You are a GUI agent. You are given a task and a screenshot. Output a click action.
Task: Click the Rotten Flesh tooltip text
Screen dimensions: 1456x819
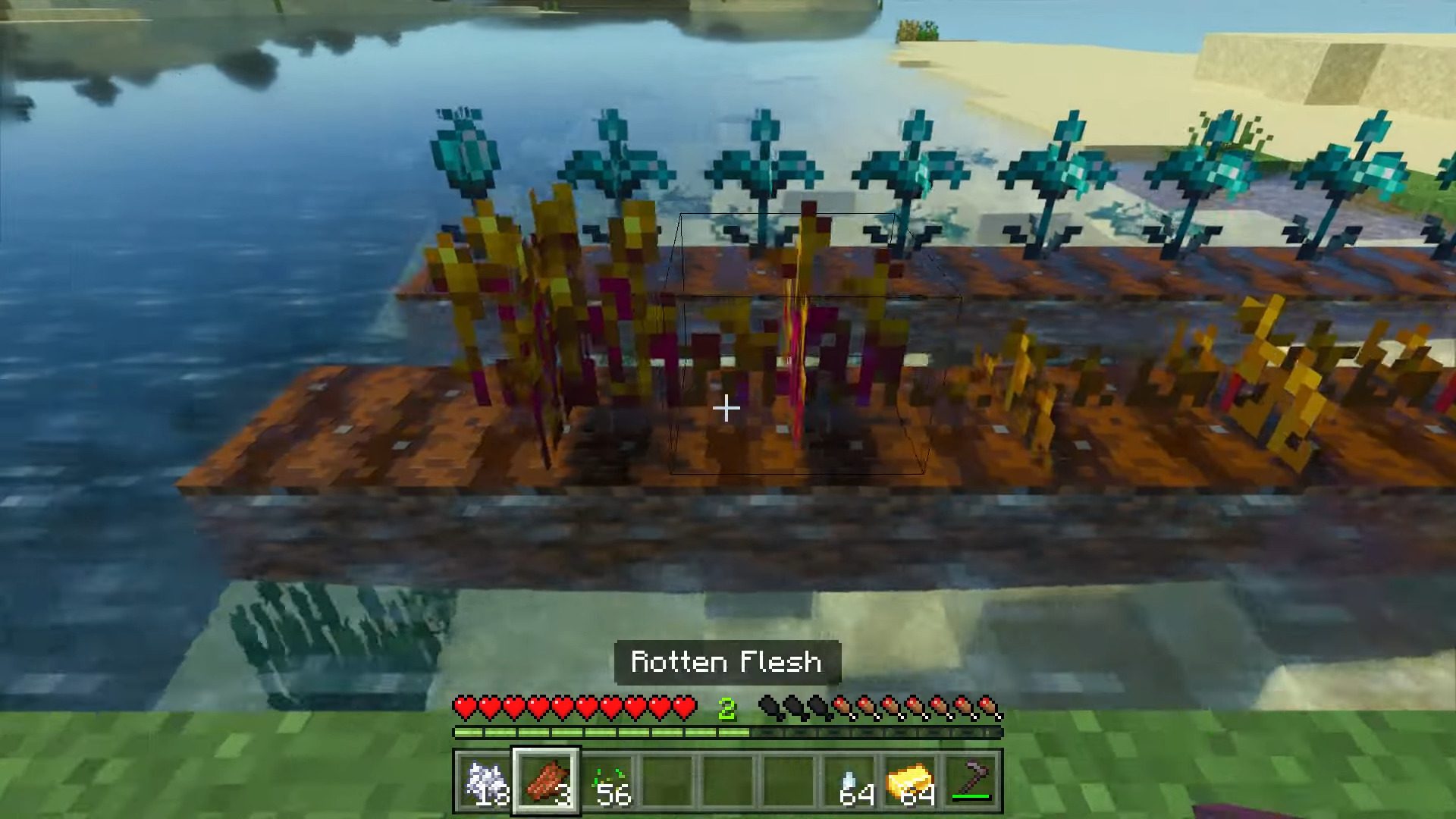[x=726, y=661]
